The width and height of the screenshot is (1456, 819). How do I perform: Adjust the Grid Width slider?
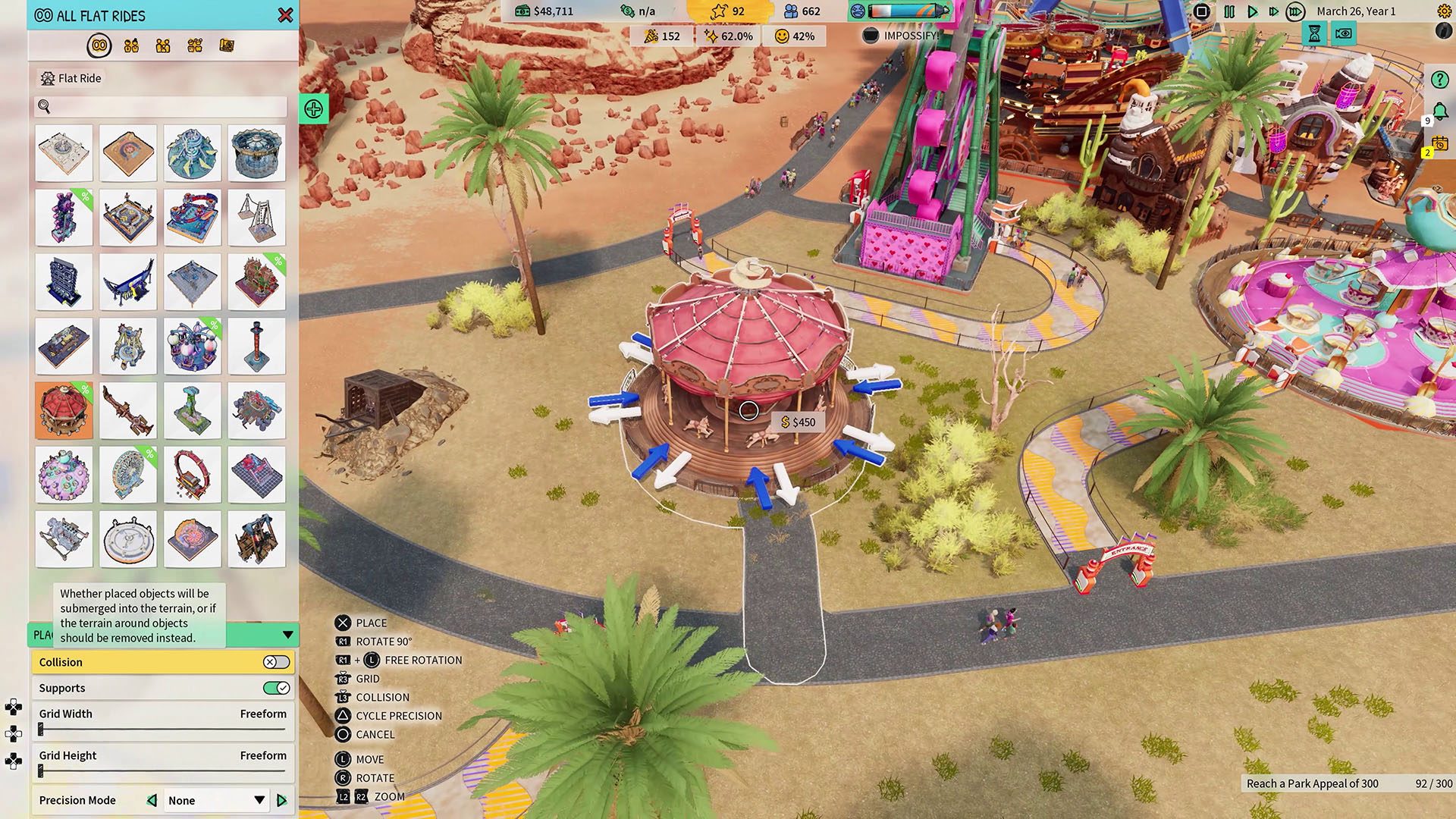pyautogui.click(x=41, y=730)
